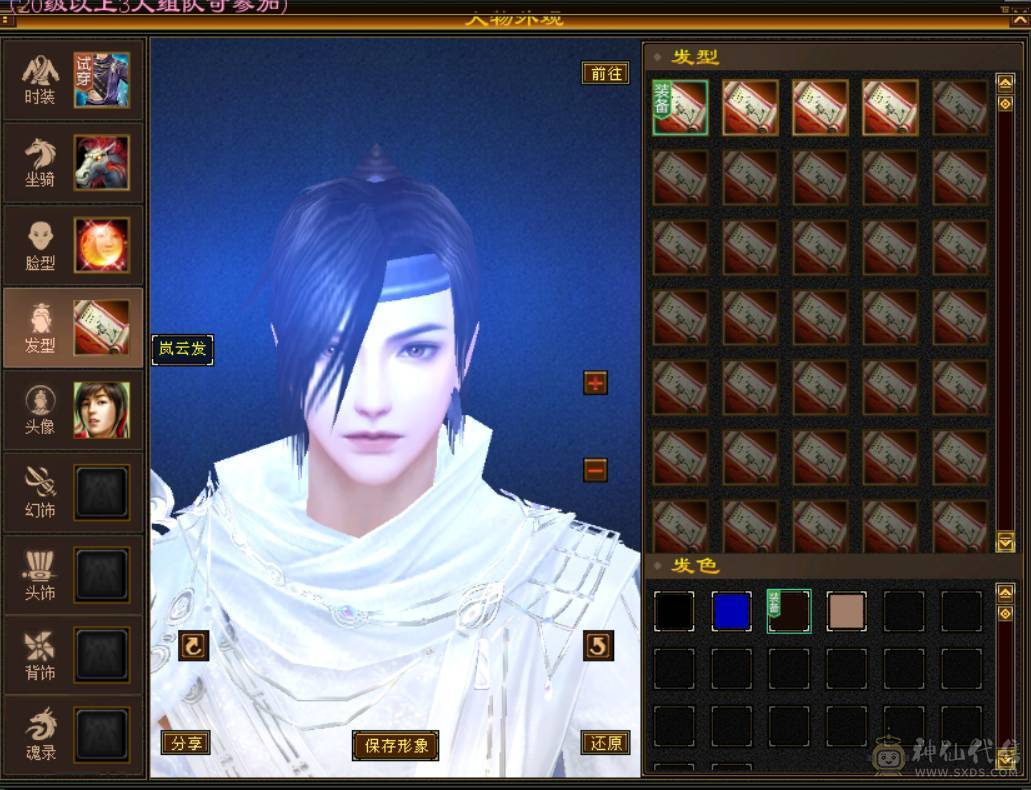This screenshot has height=790, width=1031.
Task: Click the 岚云发 hairstyle name label
Action: pyautogui.click(x=182, y=350)
